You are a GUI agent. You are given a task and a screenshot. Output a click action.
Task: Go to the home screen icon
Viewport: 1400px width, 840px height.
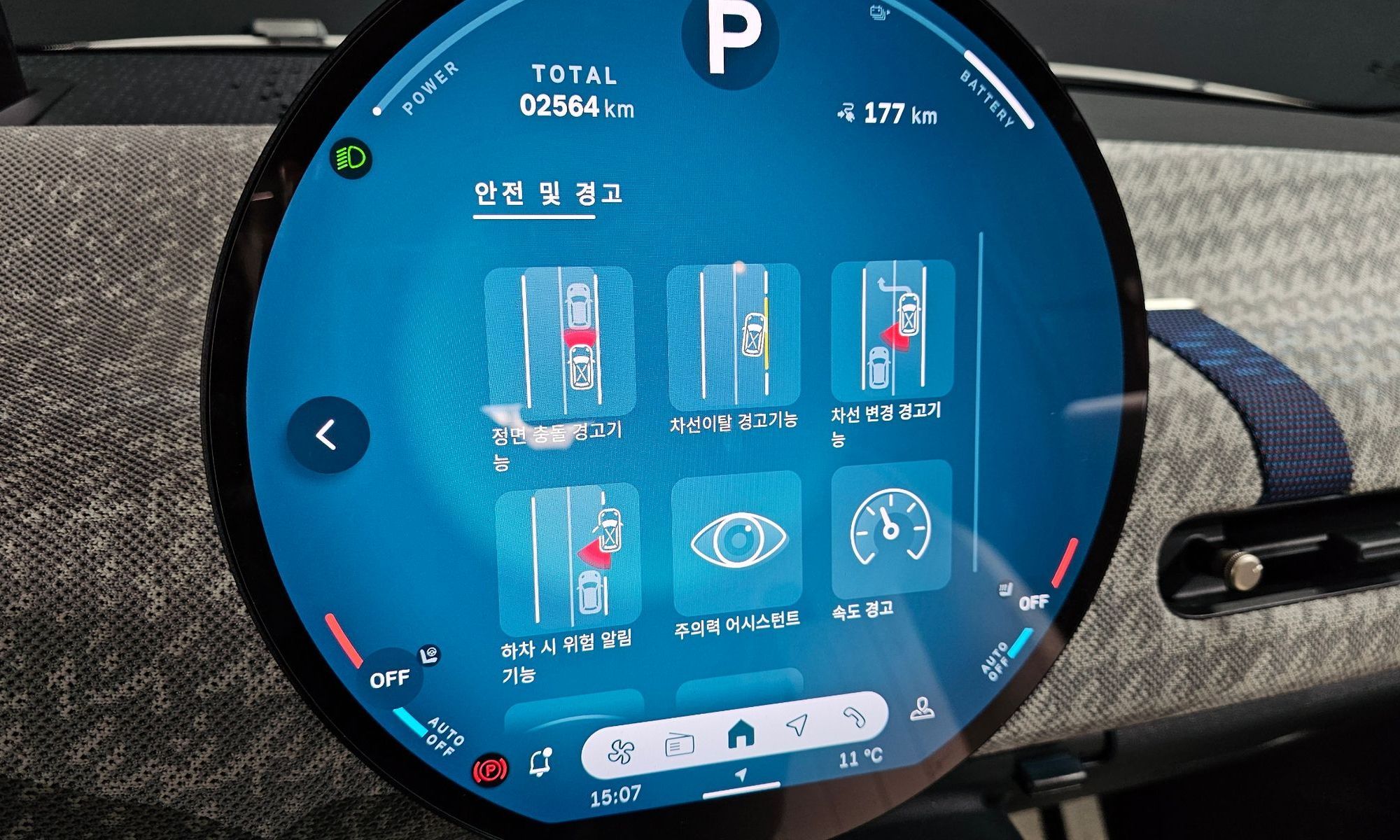[741, 735]
